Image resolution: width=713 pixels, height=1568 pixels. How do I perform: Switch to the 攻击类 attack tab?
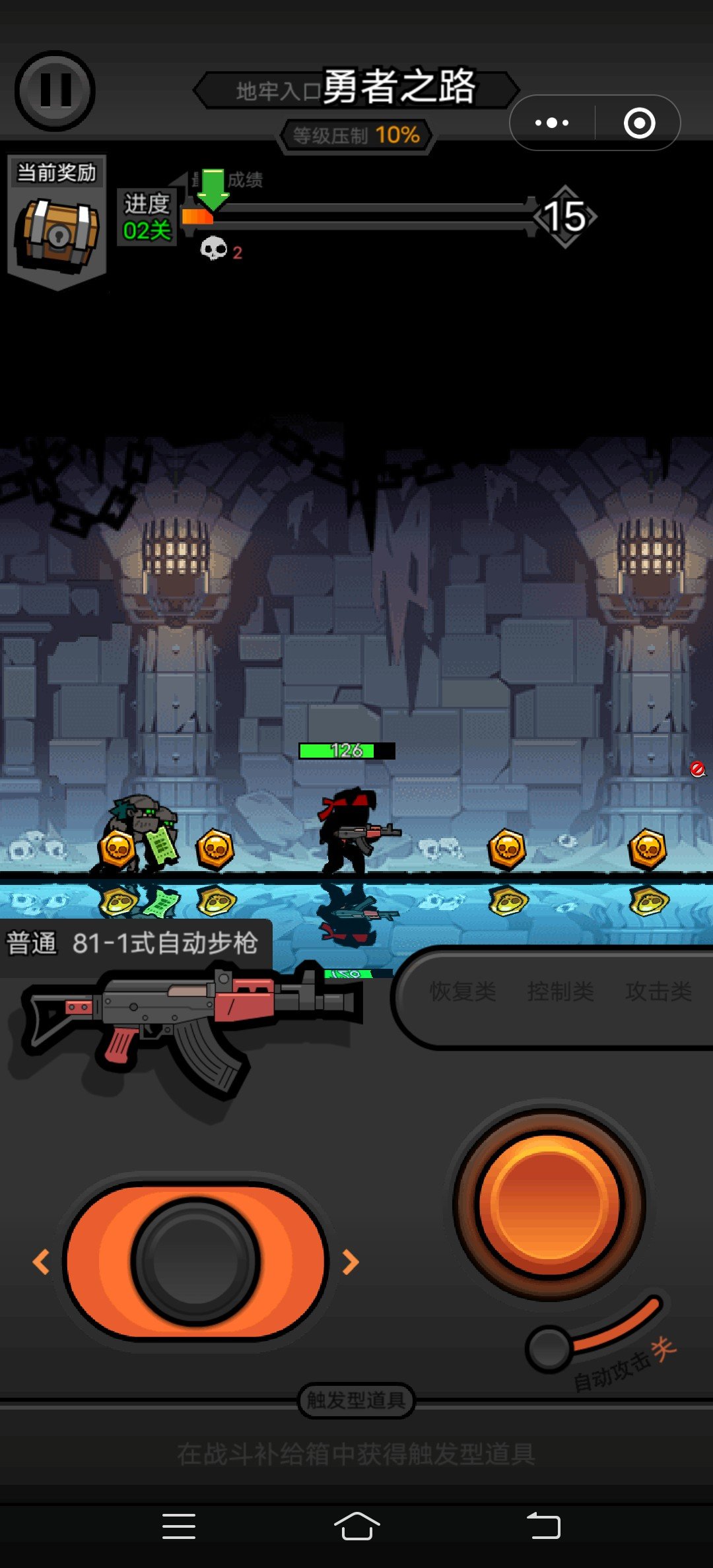coord(658,991)
